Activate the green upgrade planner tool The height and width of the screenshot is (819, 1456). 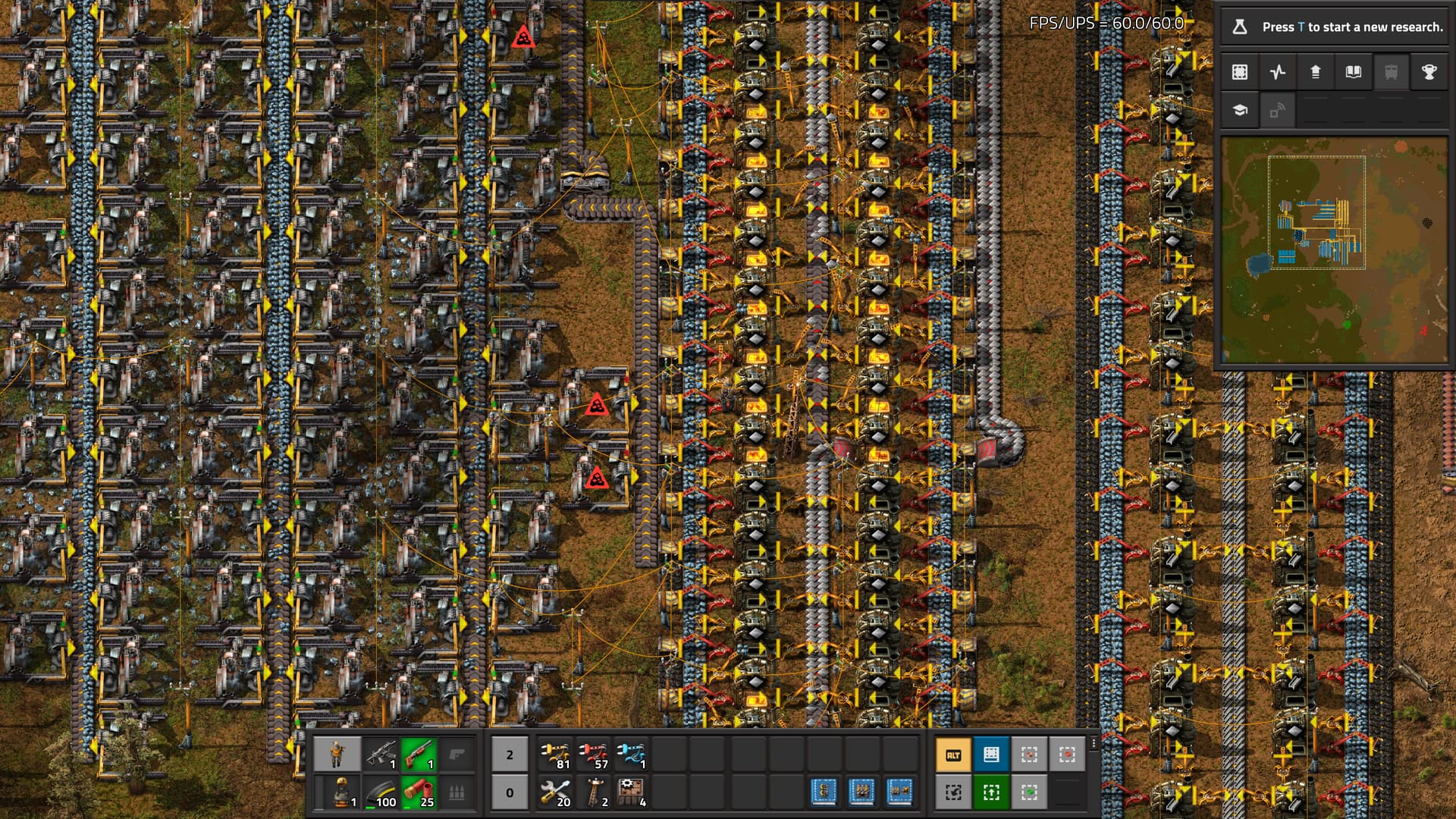tap(991, 792)
